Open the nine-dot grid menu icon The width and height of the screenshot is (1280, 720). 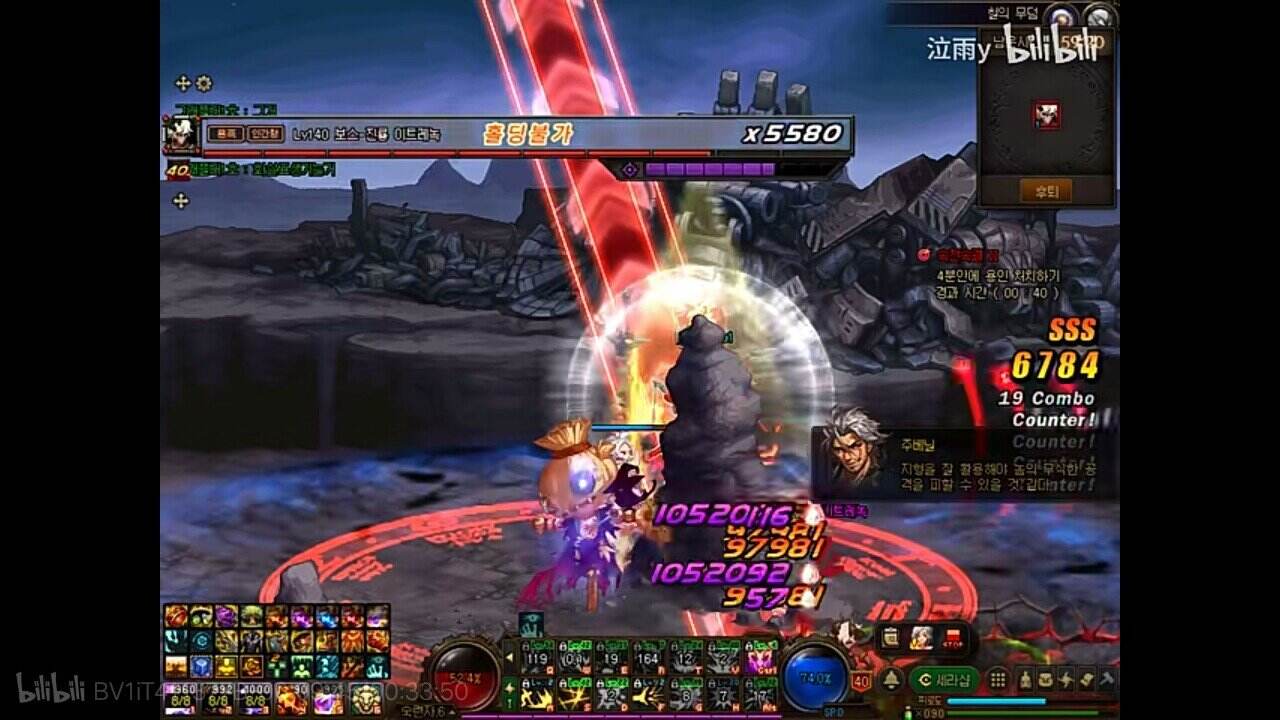[997, 679]
